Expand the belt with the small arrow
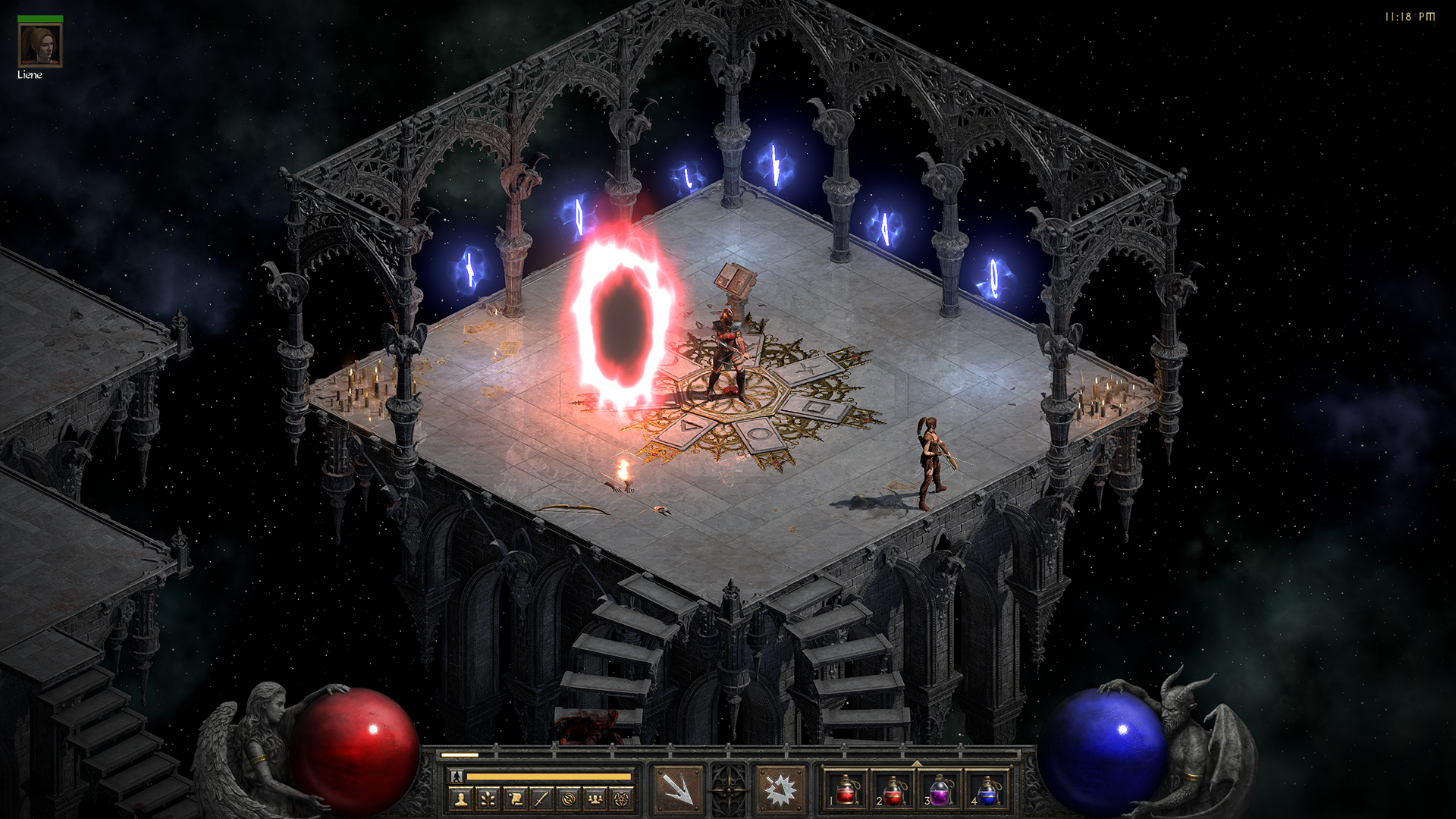The image size is (1456, 819). (917, 763)
